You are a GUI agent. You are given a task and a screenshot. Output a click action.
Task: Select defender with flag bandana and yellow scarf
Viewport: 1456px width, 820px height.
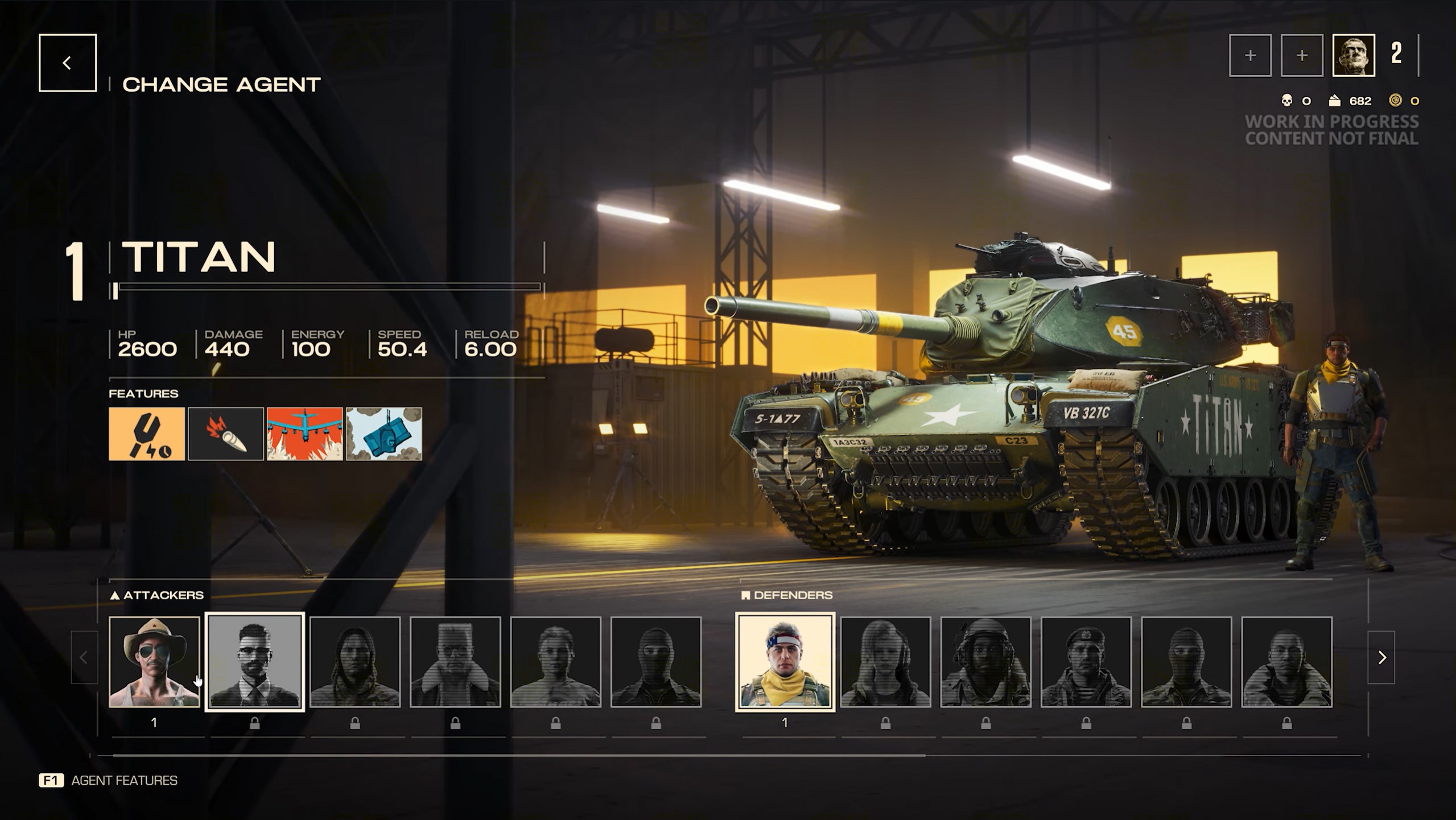[785, 662]
